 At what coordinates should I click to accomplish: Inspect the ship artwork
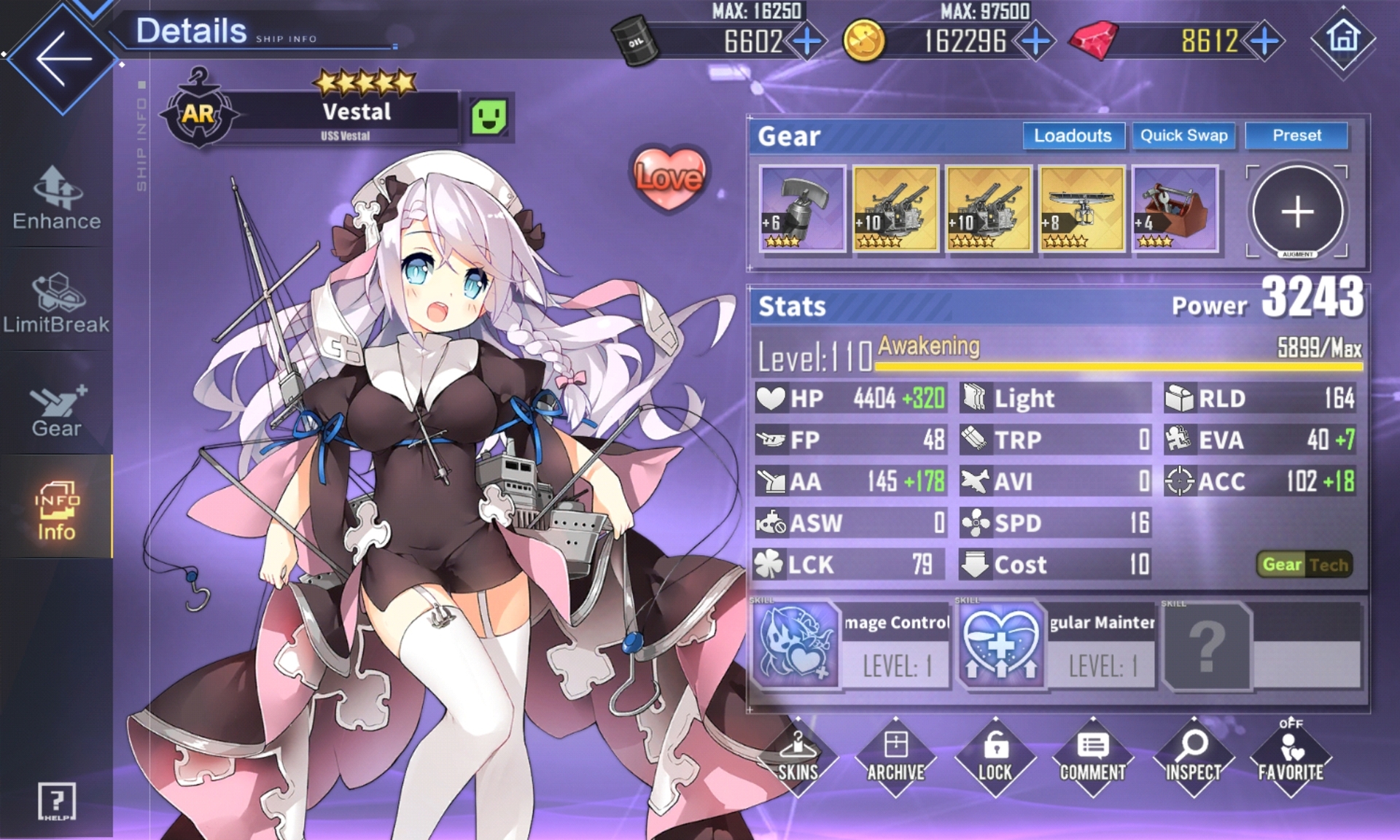click(x=1193, y=758)
